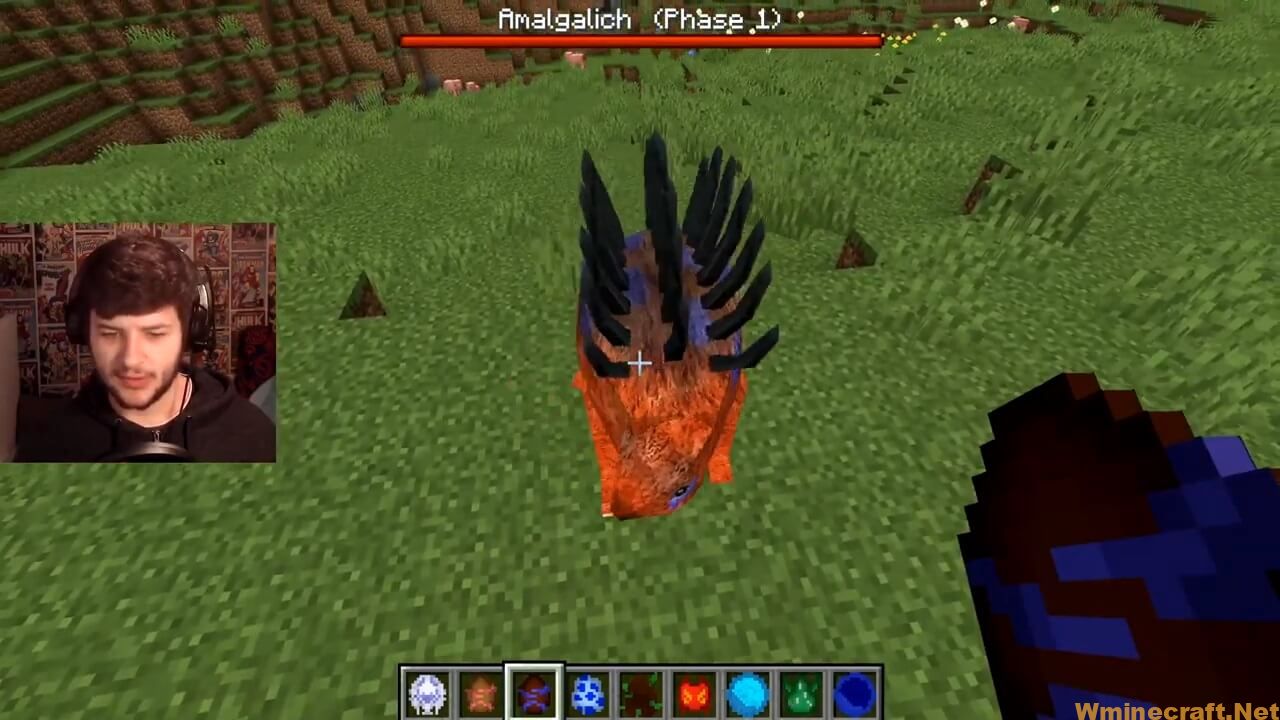Select the white spawn egg in slot one

[x=428, y=692]
